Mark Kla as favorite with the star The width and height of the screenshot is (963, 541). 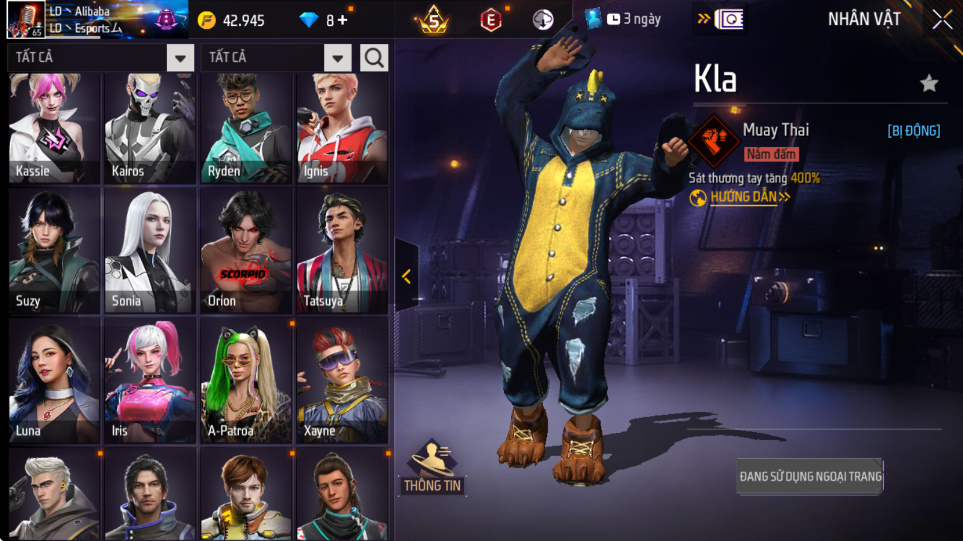click(929, 83)
